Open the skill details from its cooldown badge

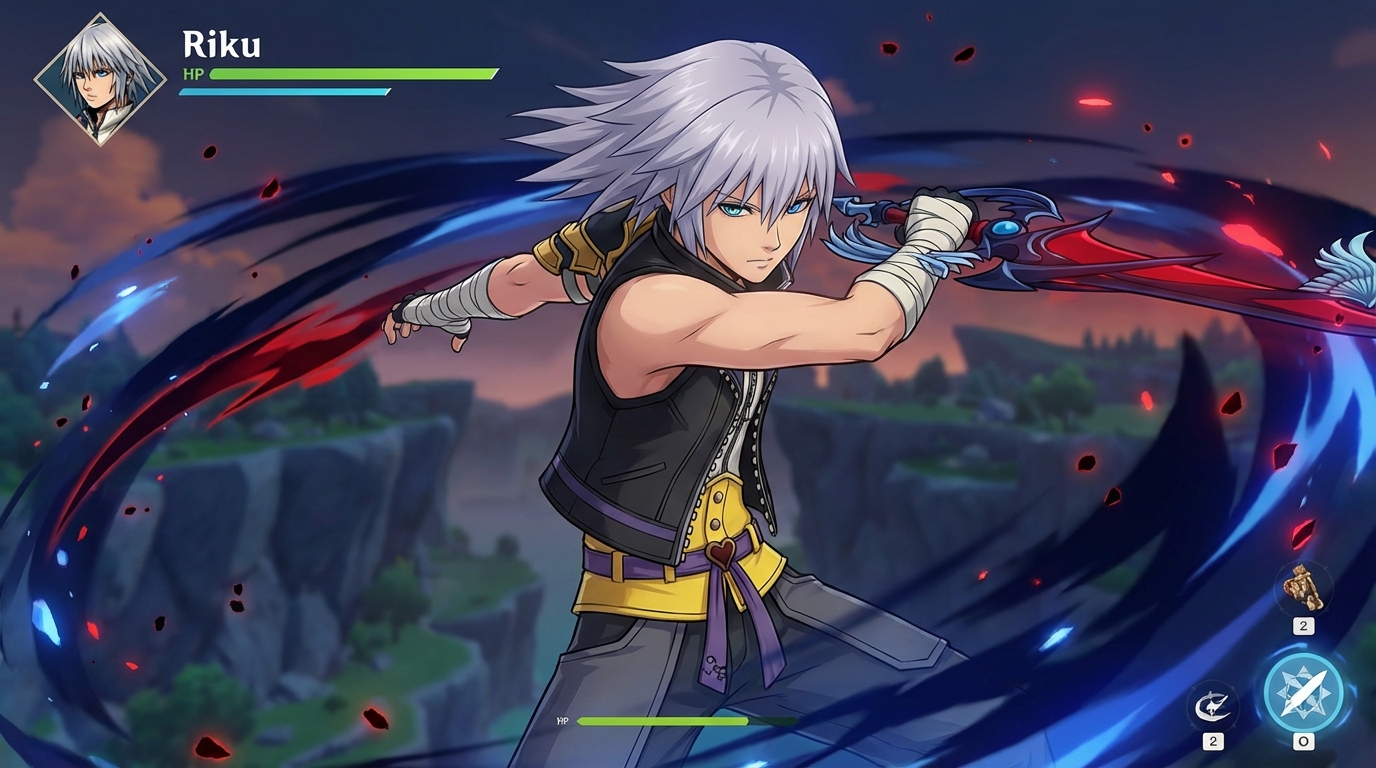click(1213, 740)
